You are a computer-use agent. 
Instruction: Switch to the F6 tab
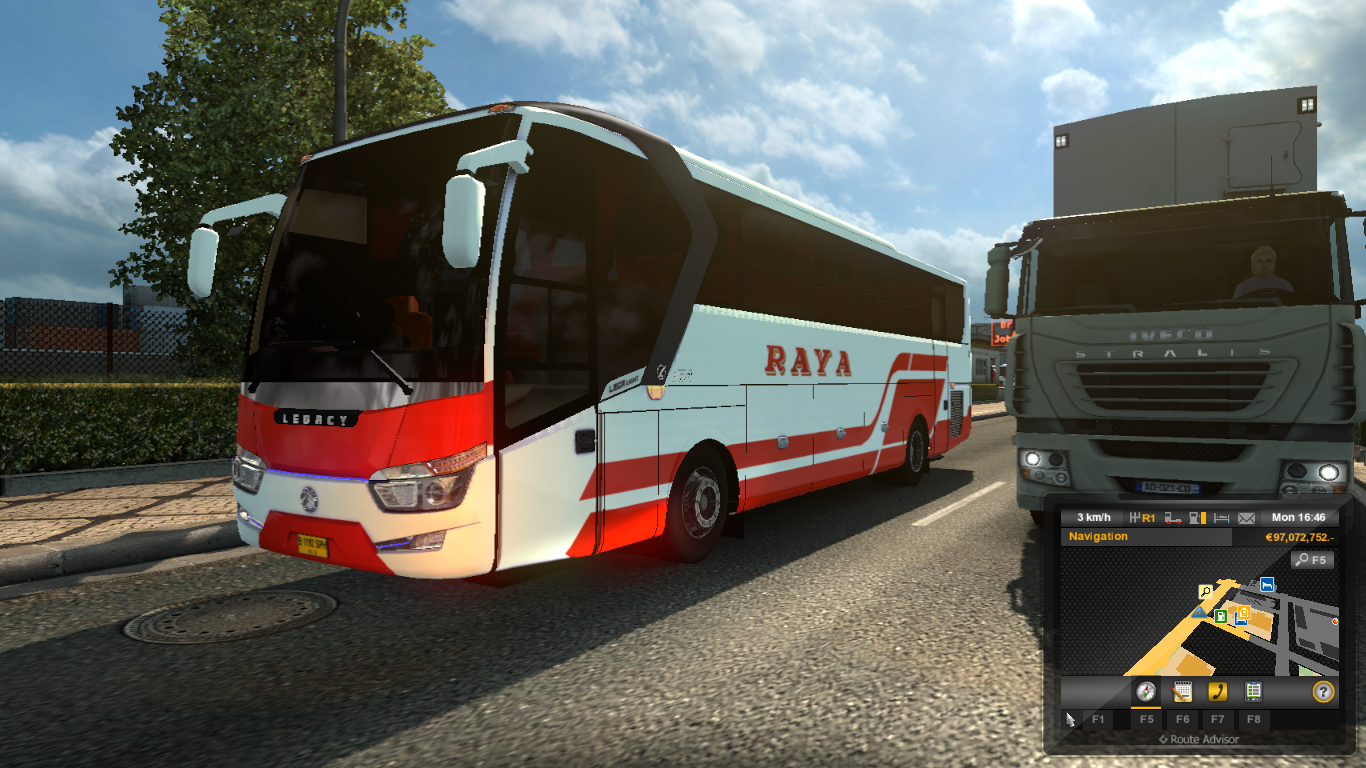coord(1183,719)
